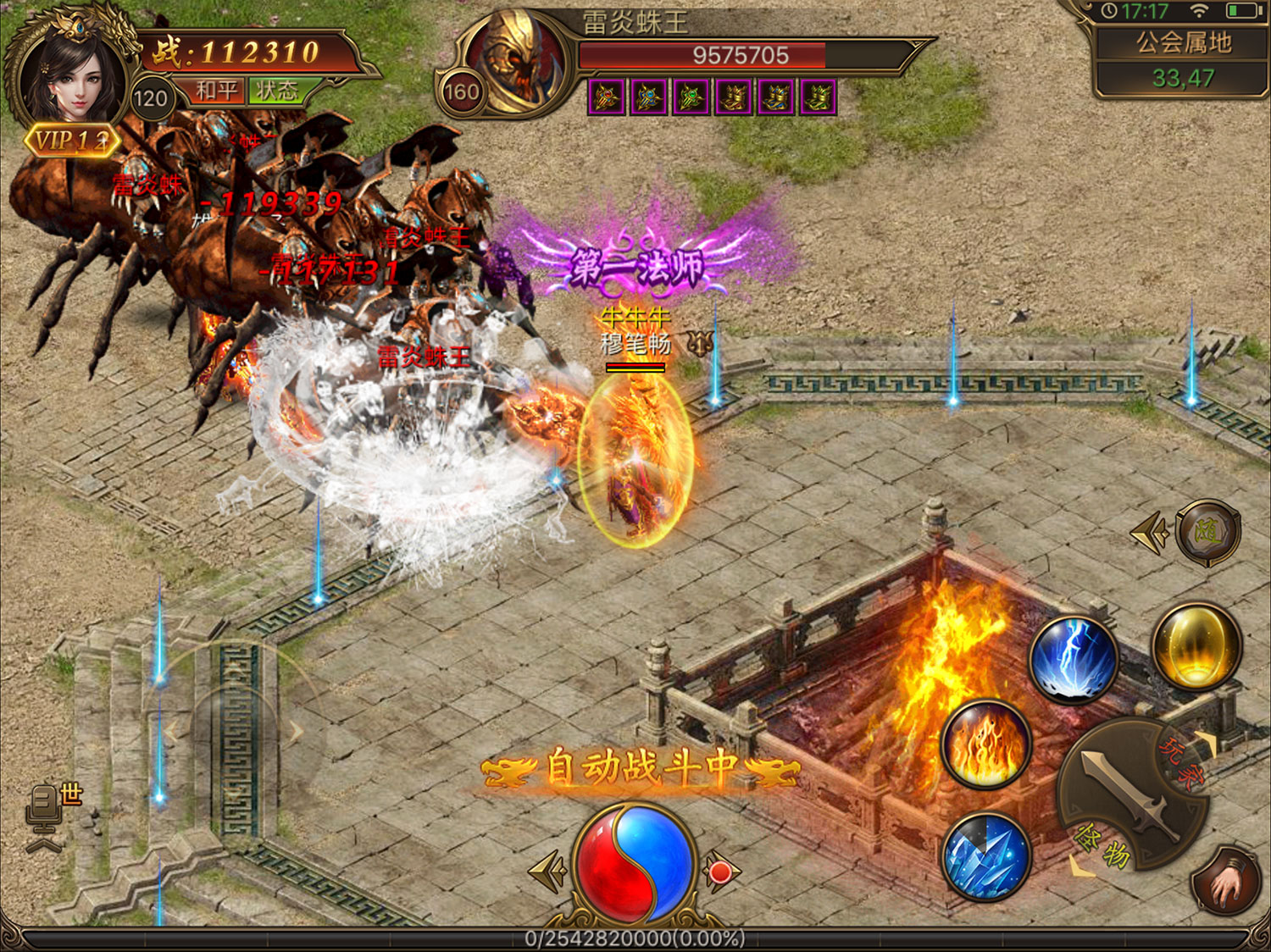Expand the arrow beside the 随 button
Viewport: 1271px width, 952px height.
pyautogui.click(x=1148, y=533)
